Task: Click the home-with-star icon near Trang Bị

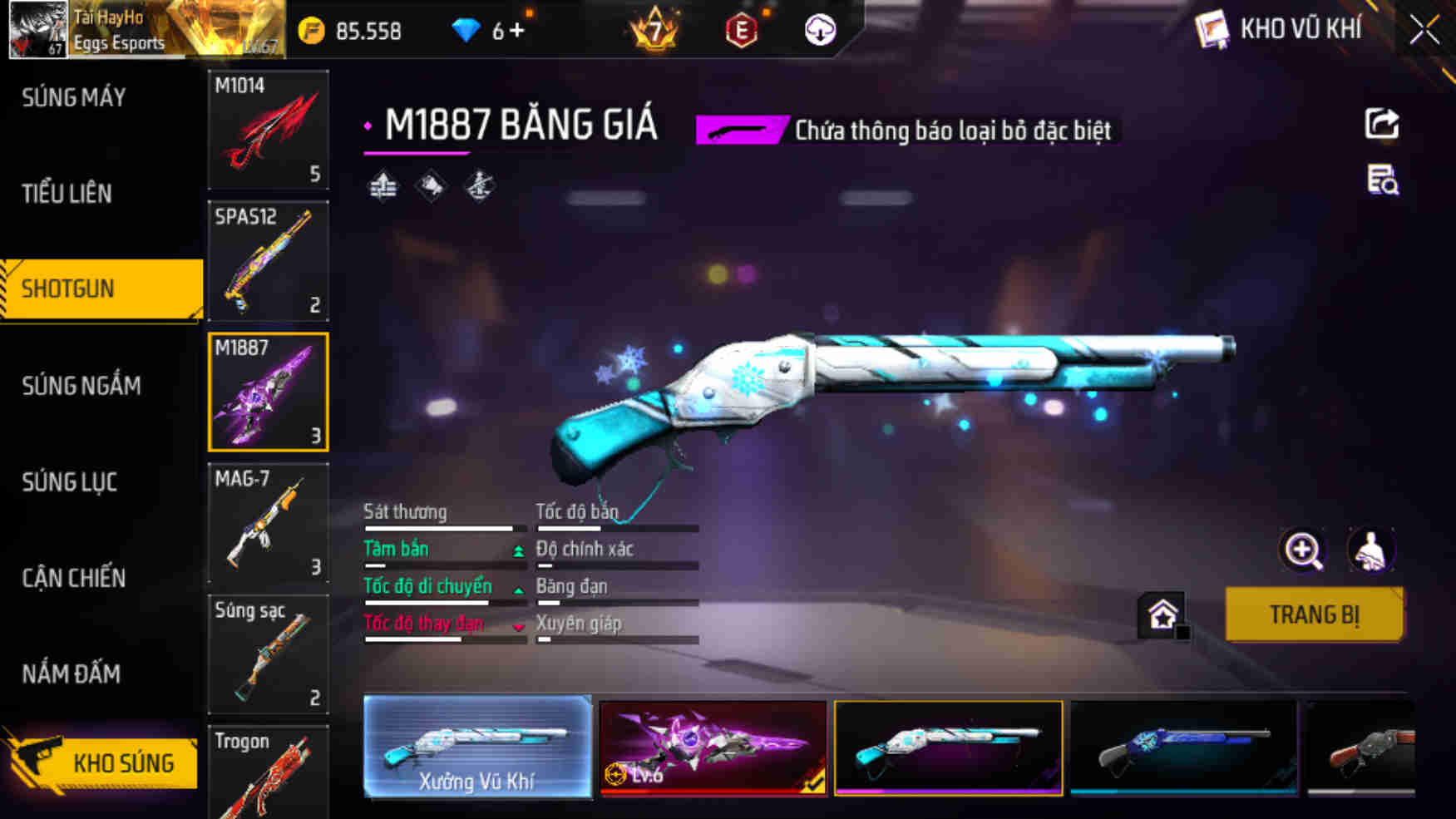Action: tap(1163, 614)
